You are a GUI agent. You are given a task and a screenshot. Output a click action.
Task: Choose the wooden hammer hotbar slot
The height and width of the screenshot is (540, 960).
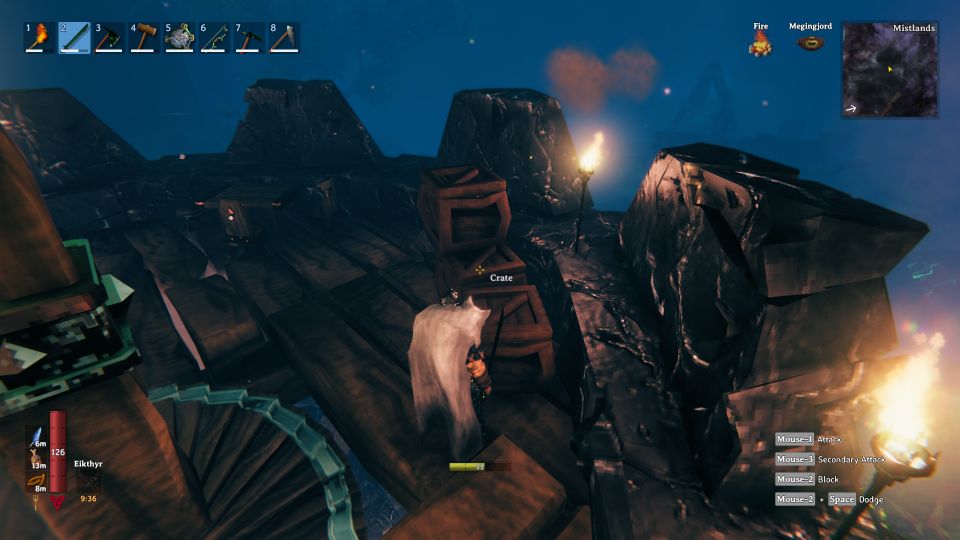145,38
